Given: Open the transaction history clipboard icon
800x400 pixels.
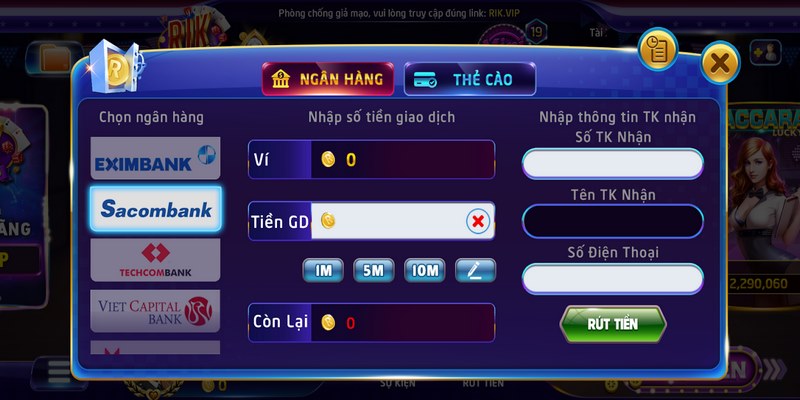Looking at the screenshot, I should pyautogui.click(x=659, y=50).
